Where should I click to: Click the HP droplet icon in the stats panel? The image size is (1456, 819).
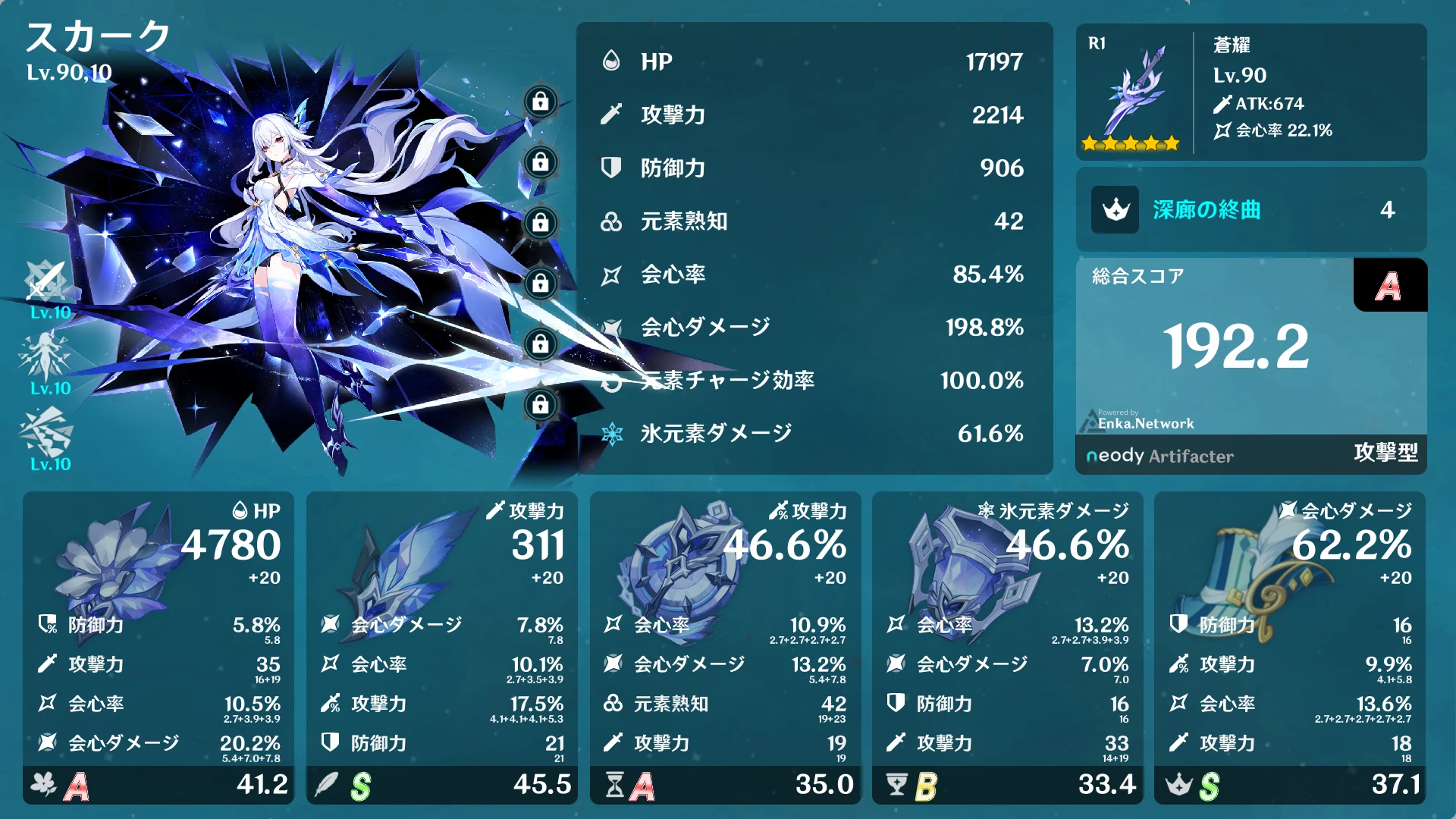tap(611, 62)
